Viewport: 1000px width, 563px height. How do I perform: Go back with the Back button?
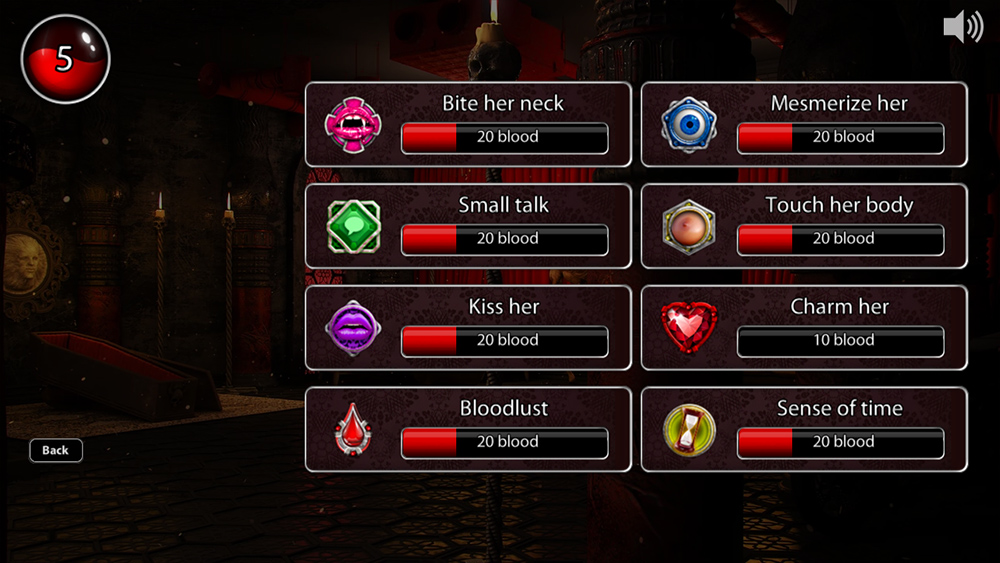point(56,450)
